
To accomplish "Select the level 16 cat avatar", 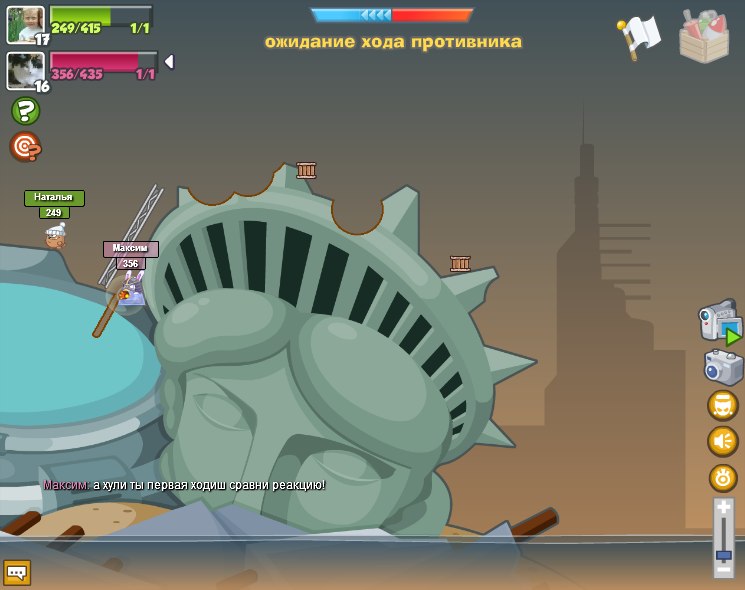I will (x=25, y=70).
